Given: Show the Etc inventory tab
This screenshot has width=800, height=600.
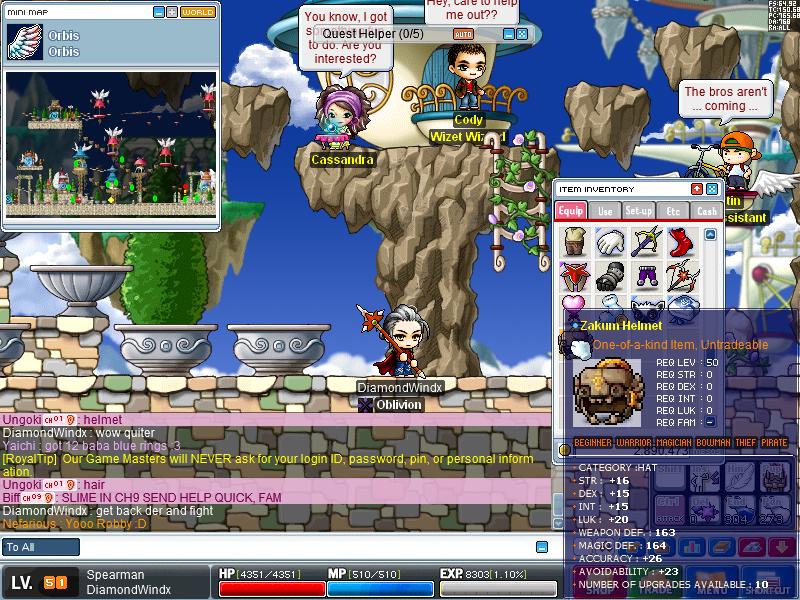Looking at the screenshot, I should coord(673,211).
